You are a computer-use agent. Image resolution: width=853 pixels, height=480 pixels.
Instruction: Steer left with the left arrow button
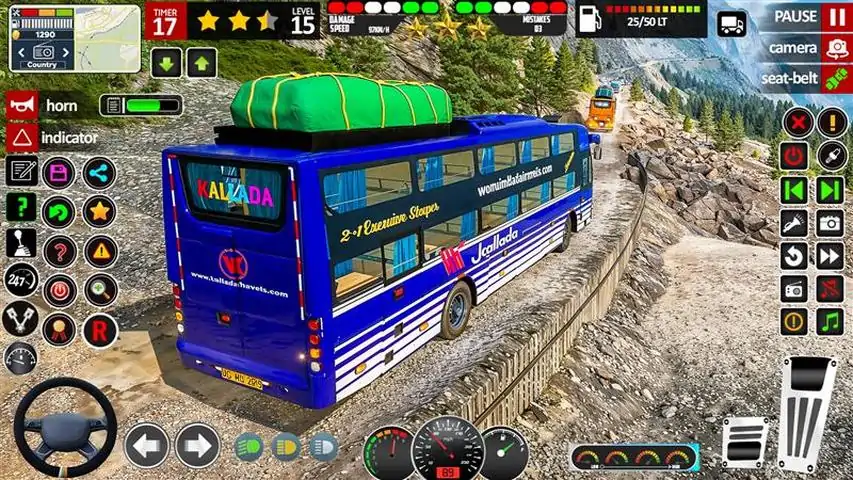(147, 446)
